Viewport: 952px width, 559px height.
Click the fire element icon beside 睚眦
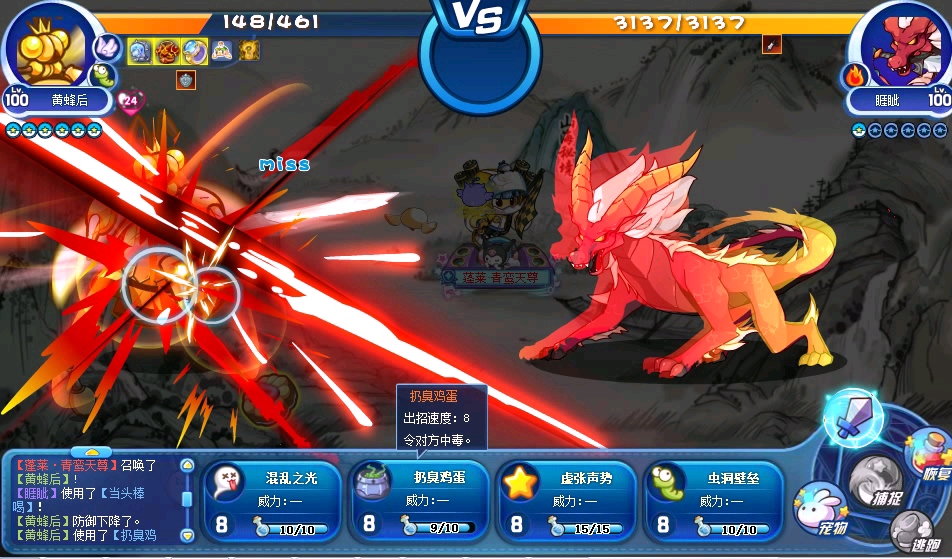click(855, 75)
